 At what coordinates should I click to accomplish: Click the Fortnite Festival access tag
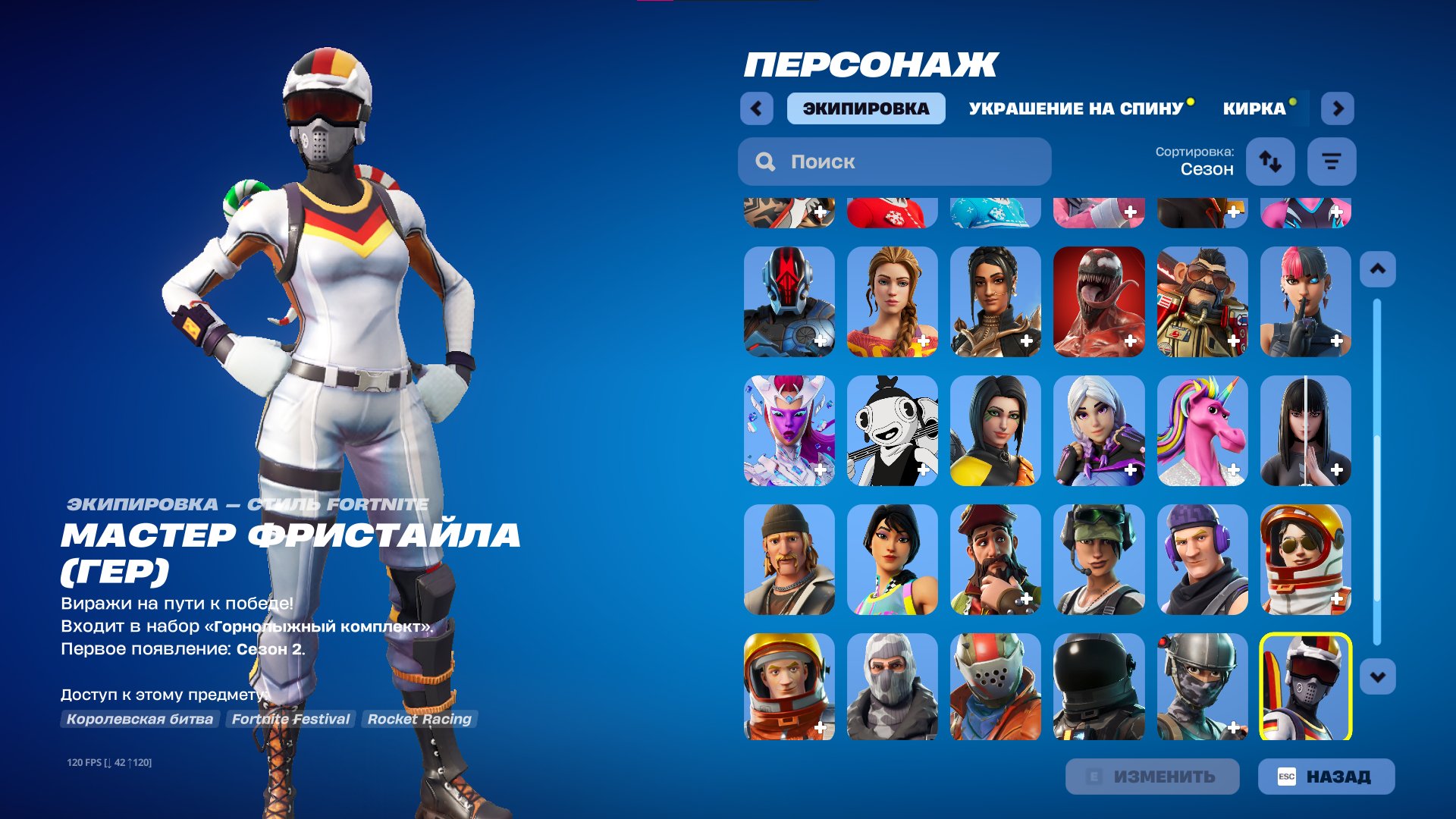[x=290, y=719]
